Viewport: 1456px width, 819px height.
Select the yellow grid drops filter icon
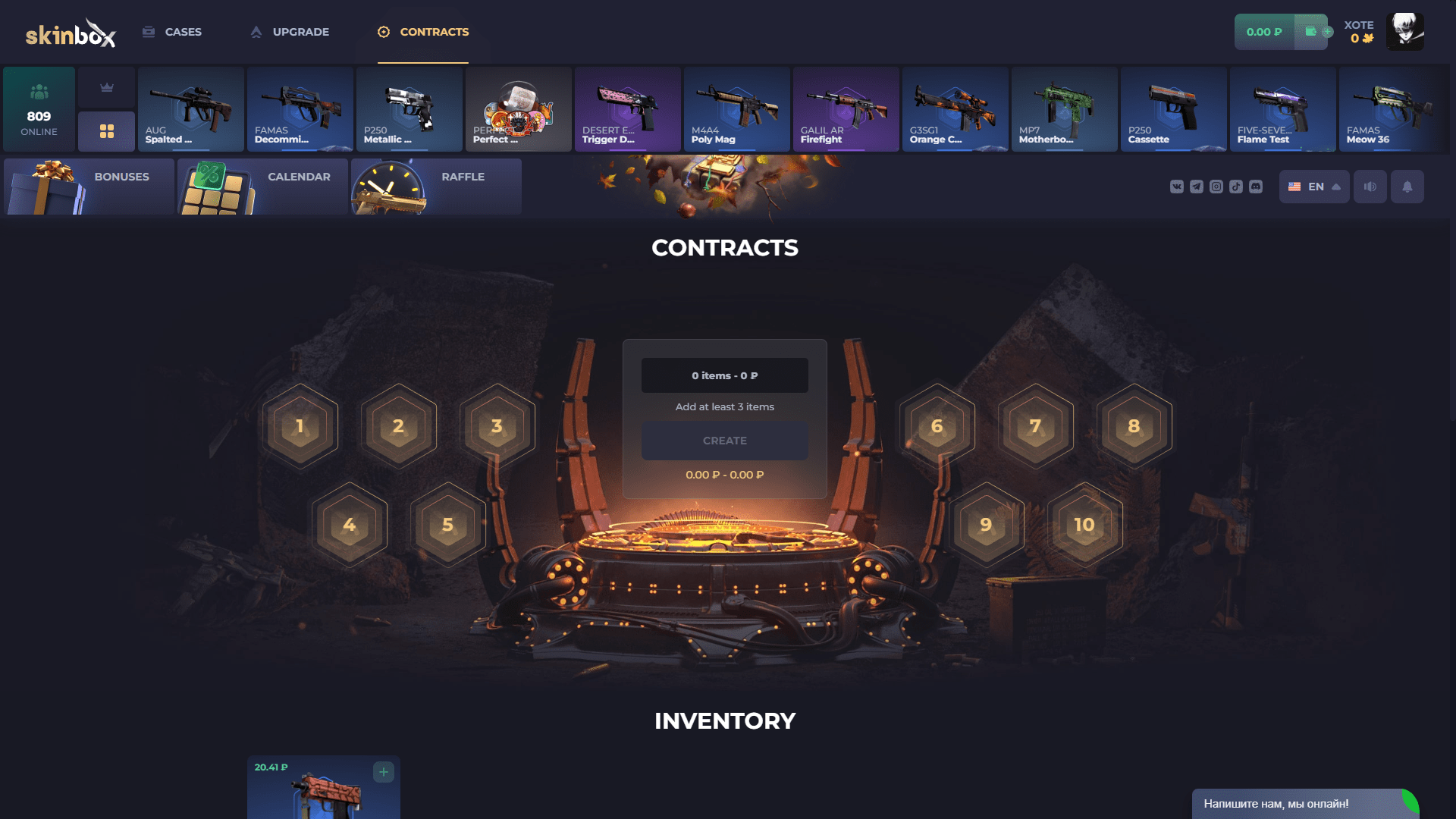pyautogui.click(x=106, y=130)
